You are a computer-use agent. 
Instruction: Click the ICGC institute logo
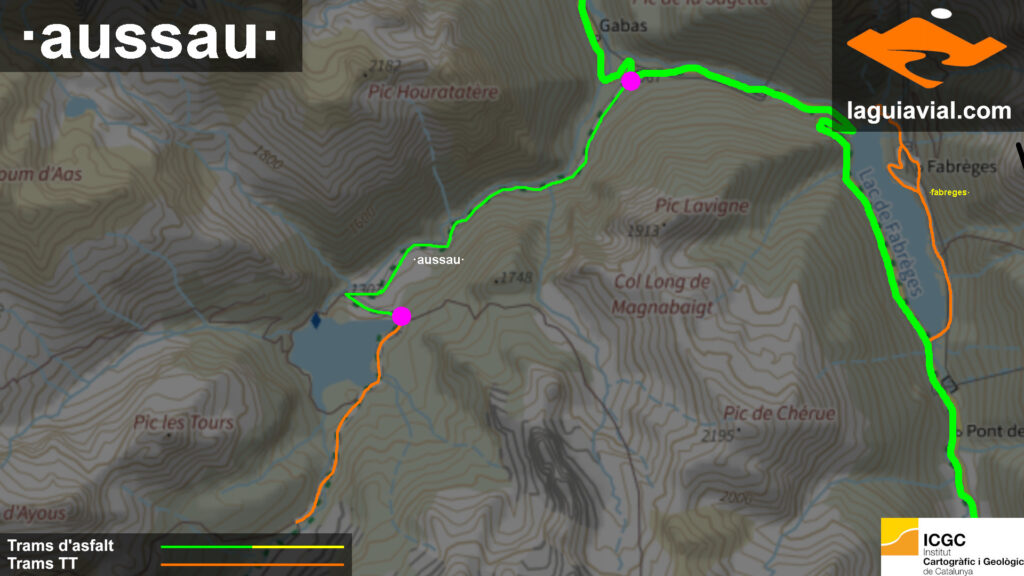click(952, 546)
